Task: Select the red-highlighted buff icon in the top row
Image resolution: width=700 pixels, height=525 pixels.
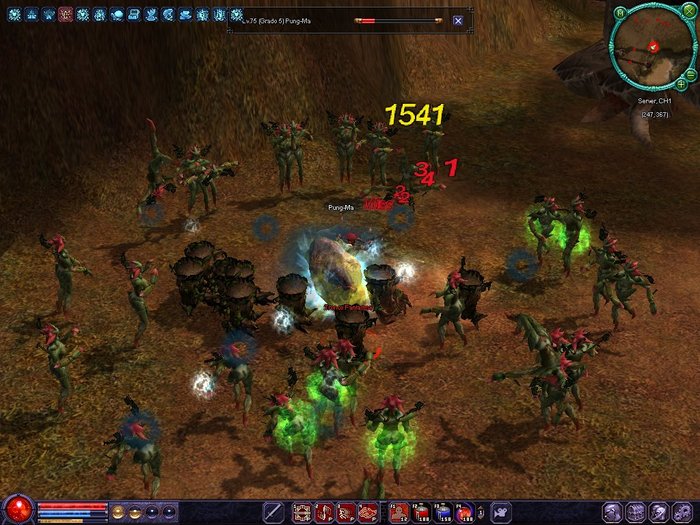Action: pos(65,15)
